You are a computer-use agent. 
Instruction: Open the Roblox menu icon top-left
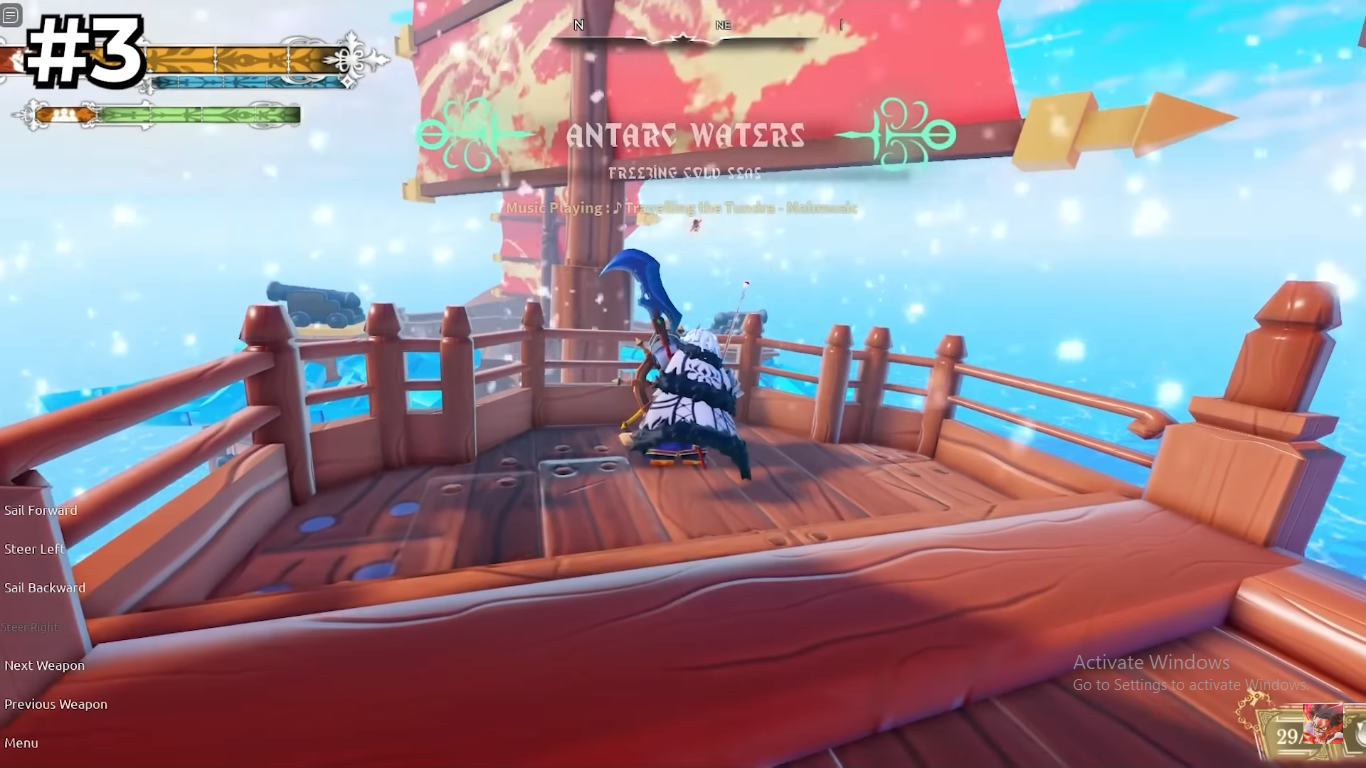(x=14, y=14)
